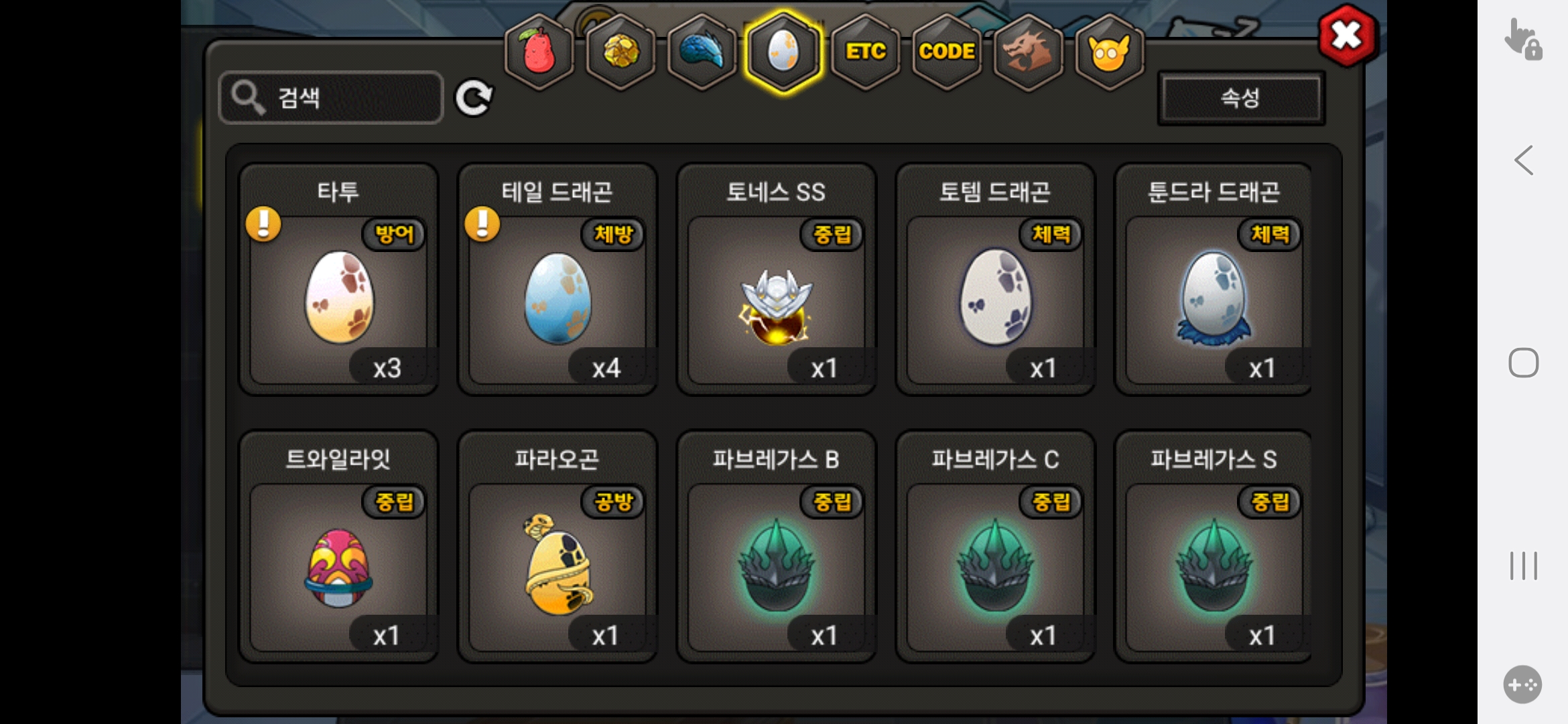Select the egg category tab
This screenshot has height=724, width=1568.
pyautogui.click(x=783, y=52)
